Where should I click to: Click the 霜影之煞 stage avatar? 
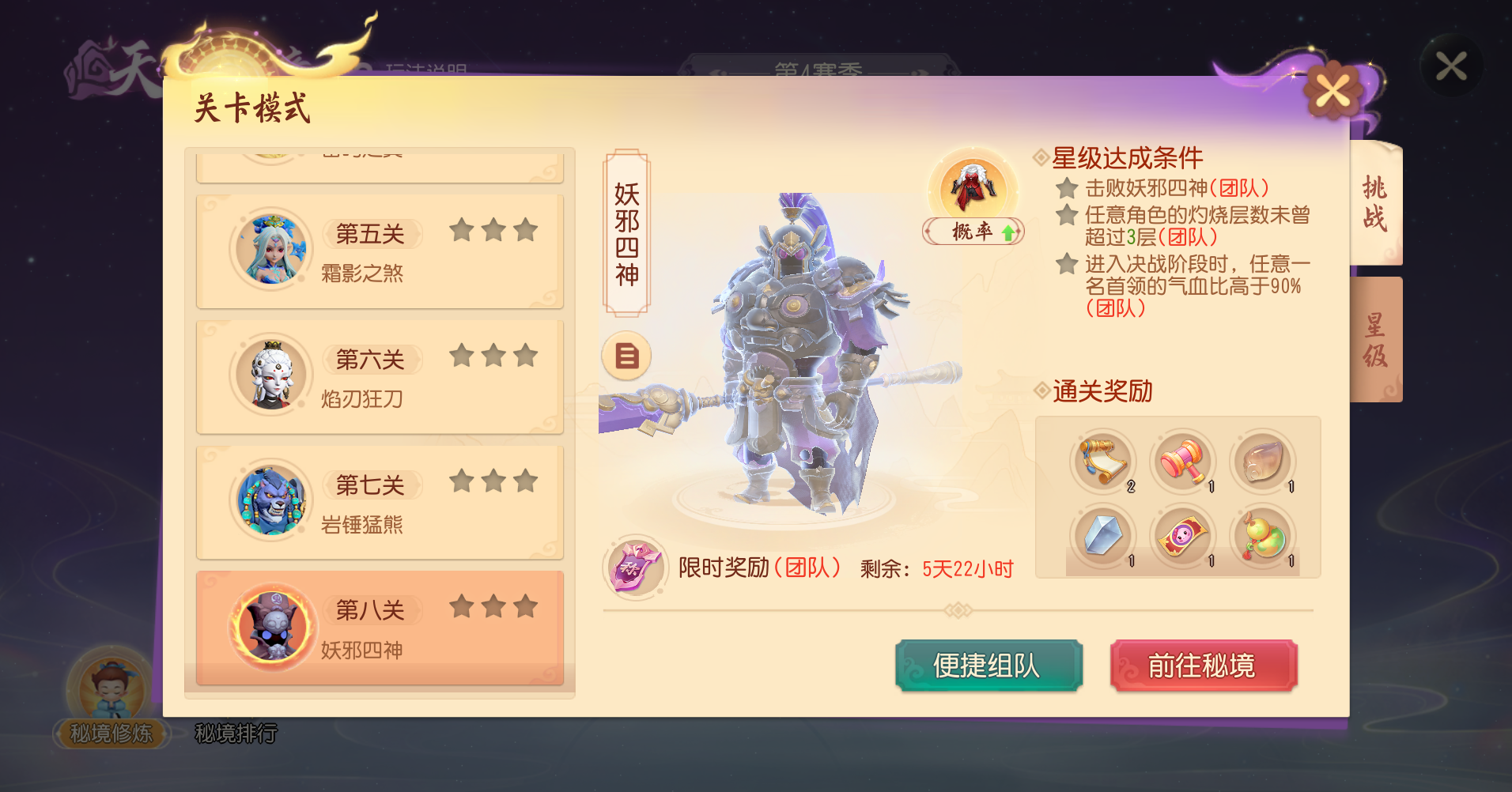[270, 250]
